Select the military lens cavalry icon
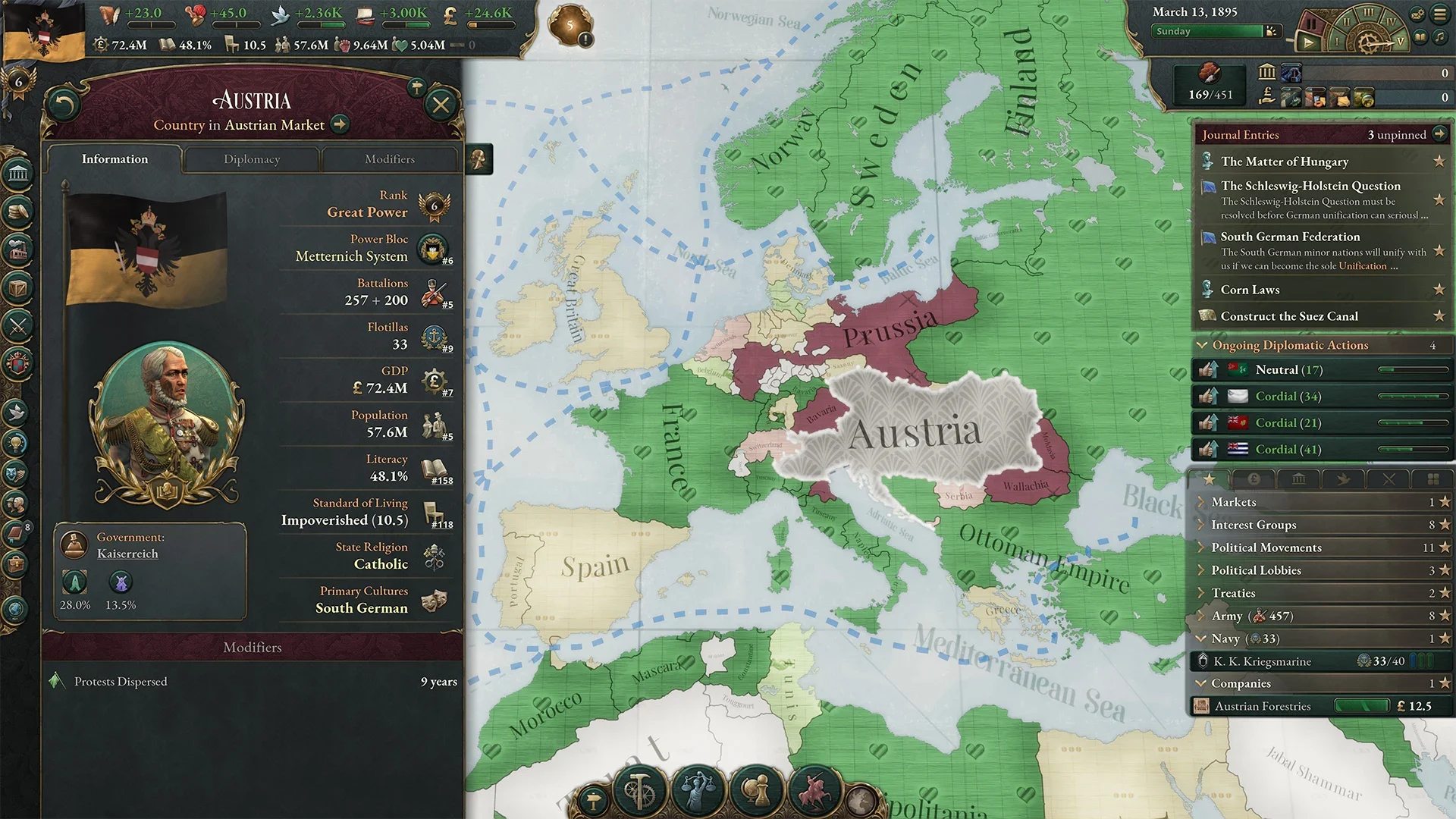Image resolution: width=1456 pixels, height=819 pixels. click(815, 790)
